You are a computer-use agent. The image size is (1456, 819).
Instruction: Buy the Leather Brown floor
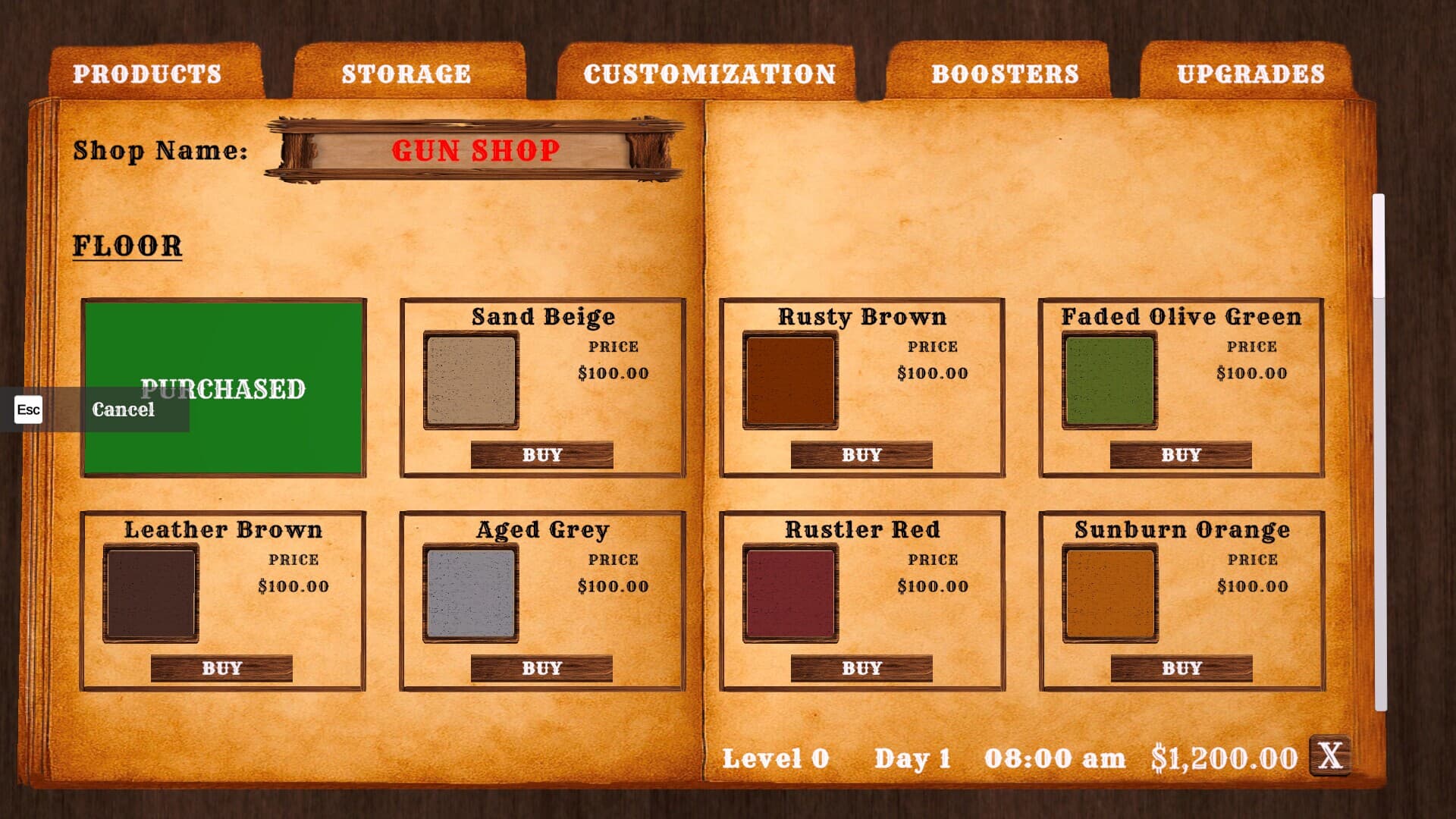coord(222,667)
